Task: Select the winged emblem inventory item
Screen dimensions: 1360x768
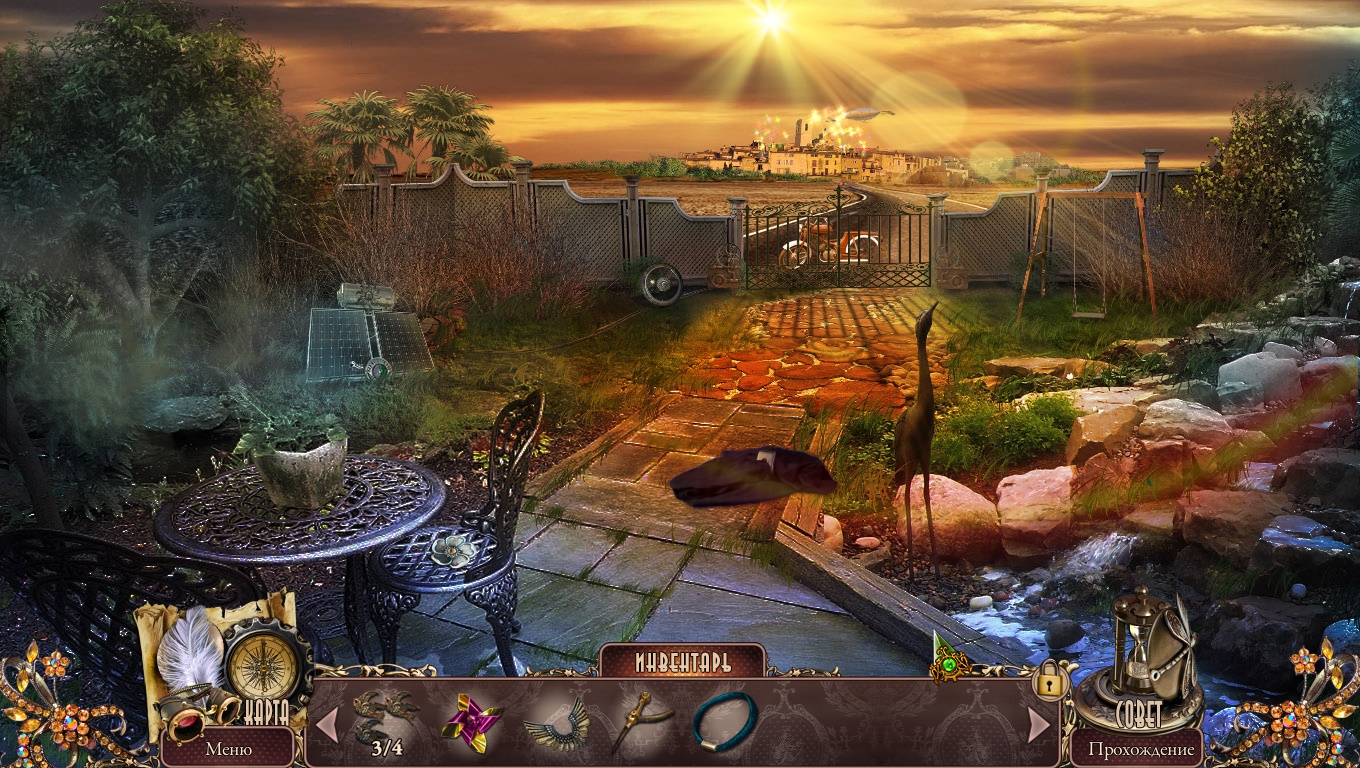Action: (556, 722)
